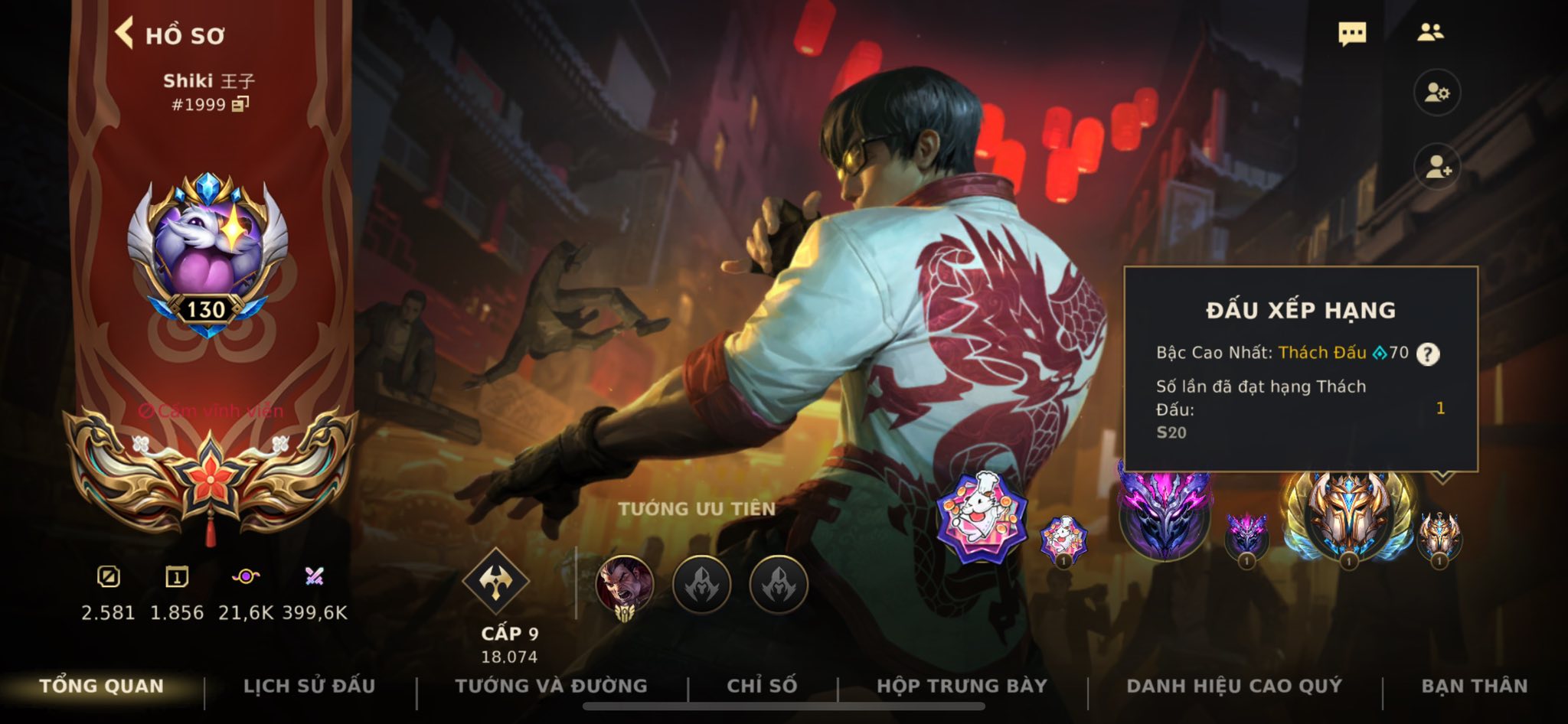
Task: Show the Thách Đấu rank help tooltip
Action: coord(1427,354)
